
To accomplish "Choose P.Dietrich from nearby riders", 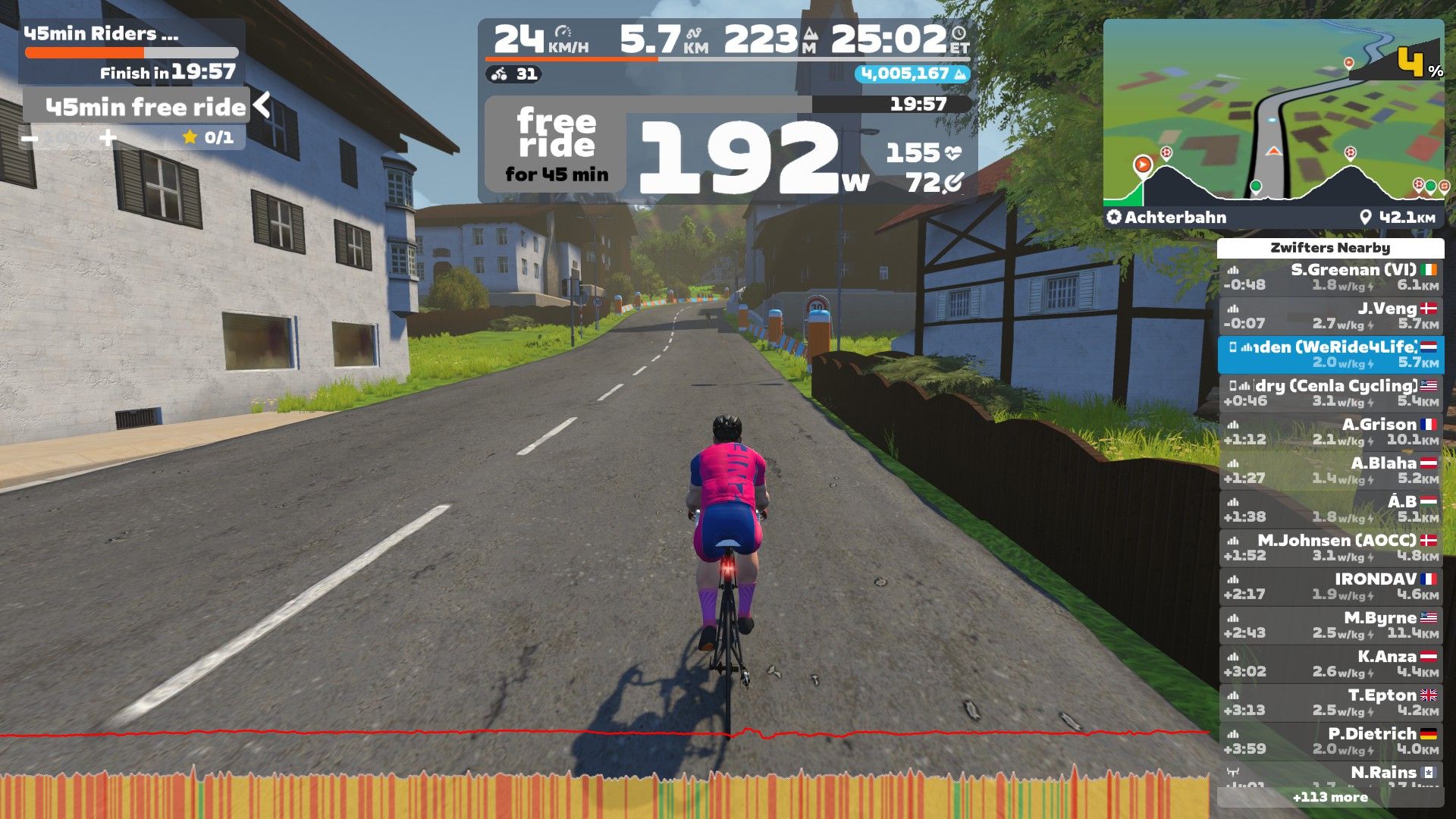I will (x=1330, y=741).
